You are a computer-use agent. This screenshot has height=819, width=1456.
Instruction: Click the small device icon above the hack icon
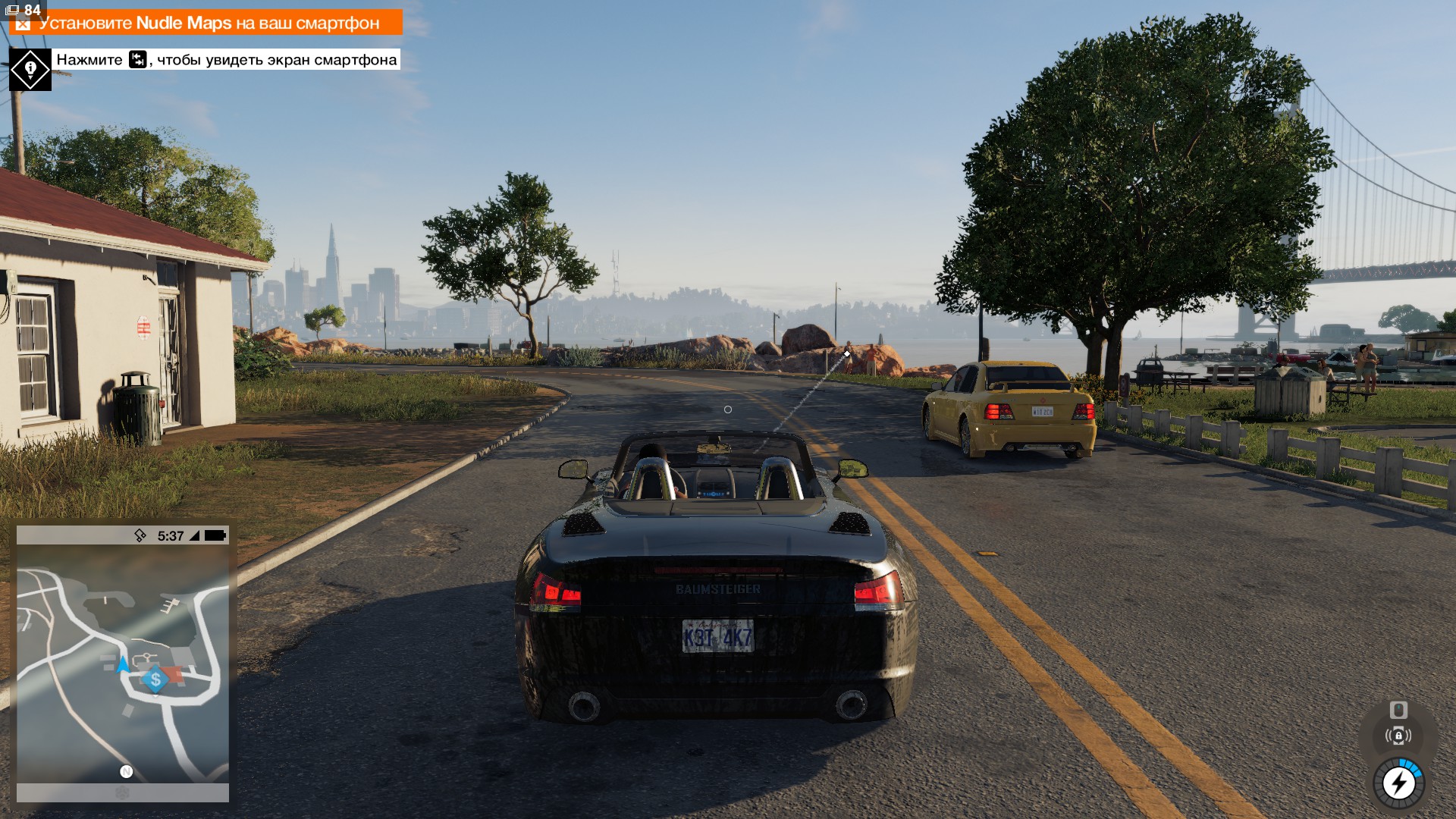tap(1398, 710)
